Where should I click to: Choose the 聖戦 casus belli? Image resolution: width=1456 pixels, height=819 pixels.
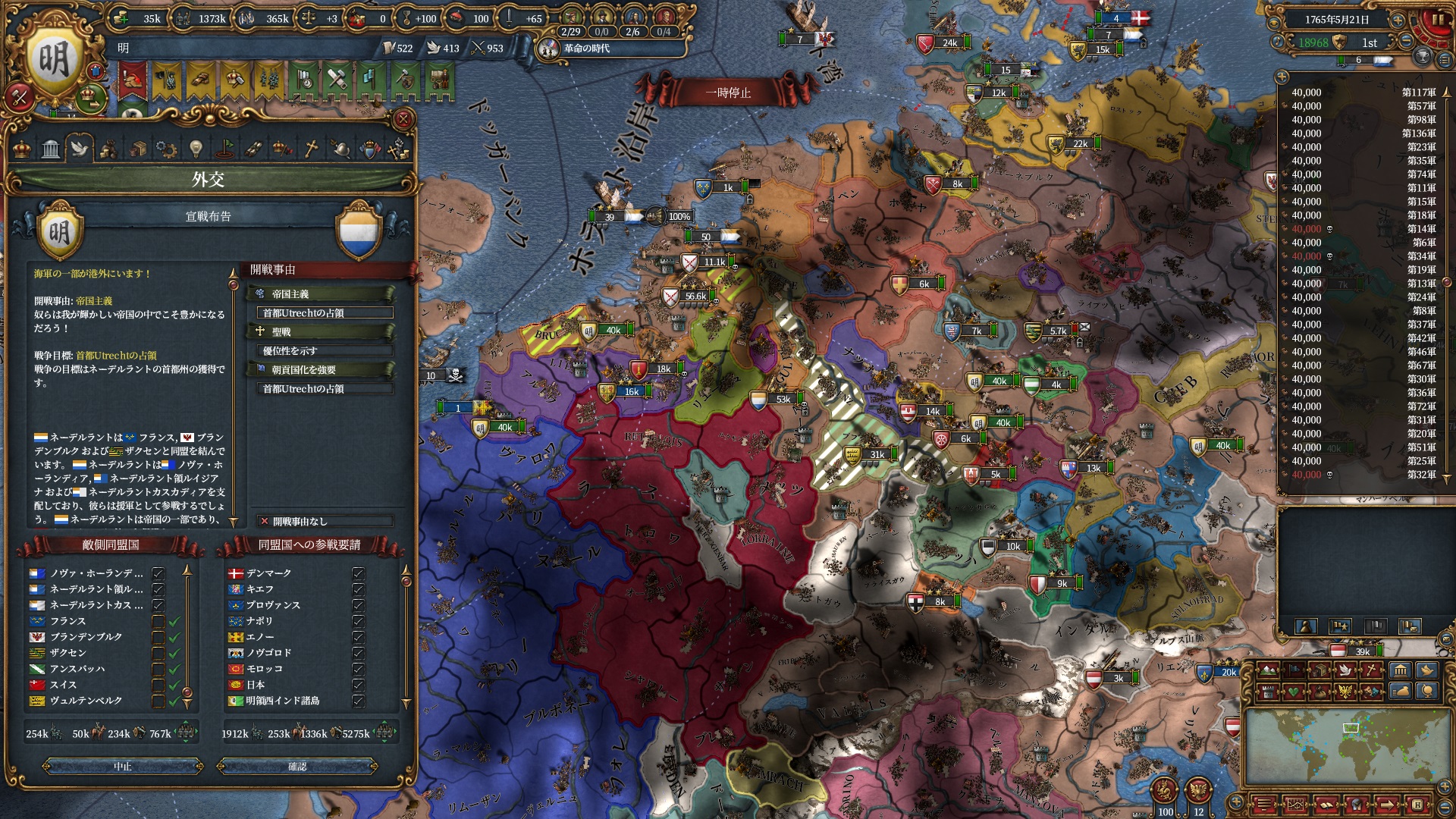[x=322, y=331]
